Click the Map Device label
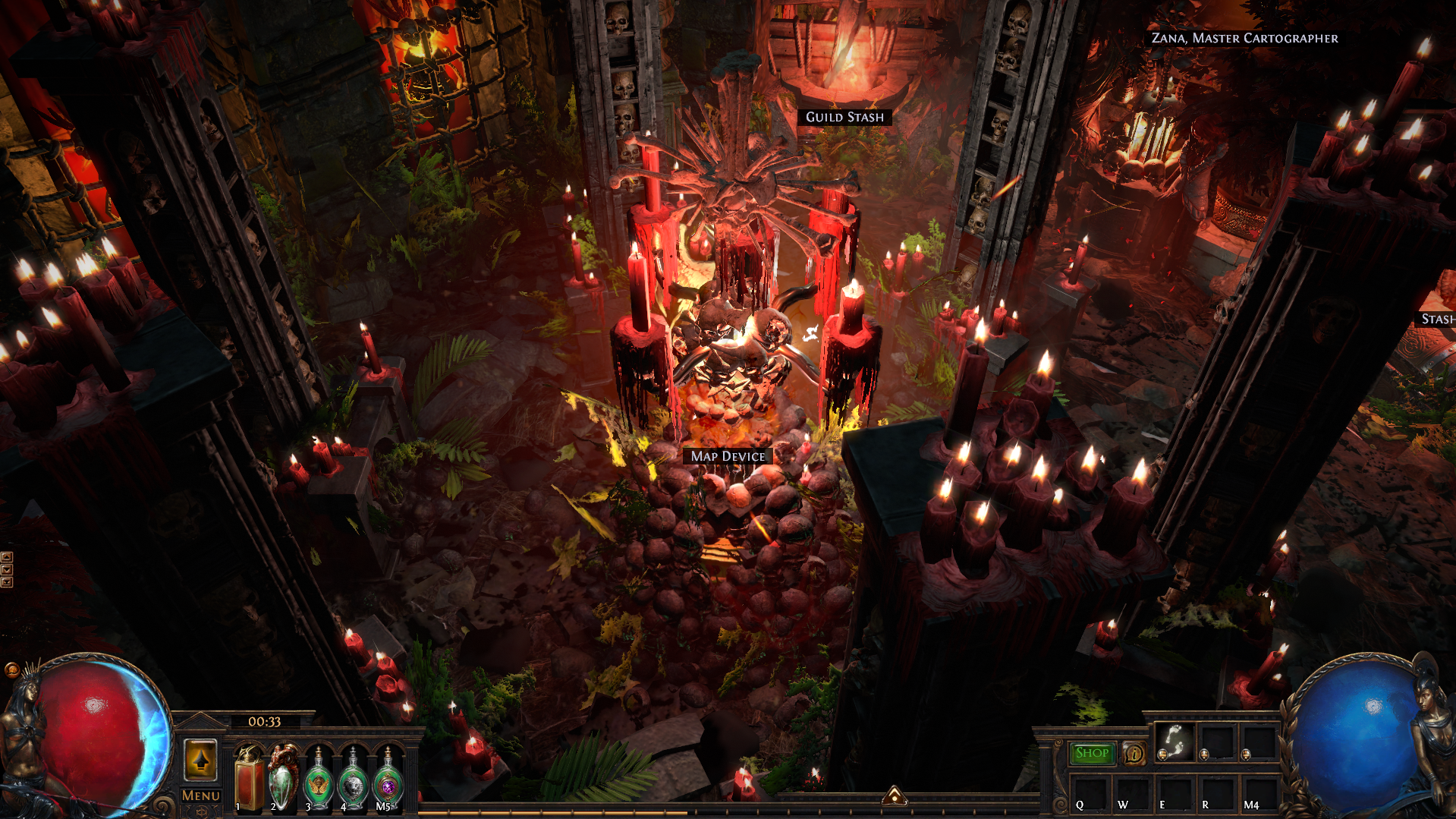The height and width of the screenshot is (819, 1456). pyautogui.click(x=728, y=456)
